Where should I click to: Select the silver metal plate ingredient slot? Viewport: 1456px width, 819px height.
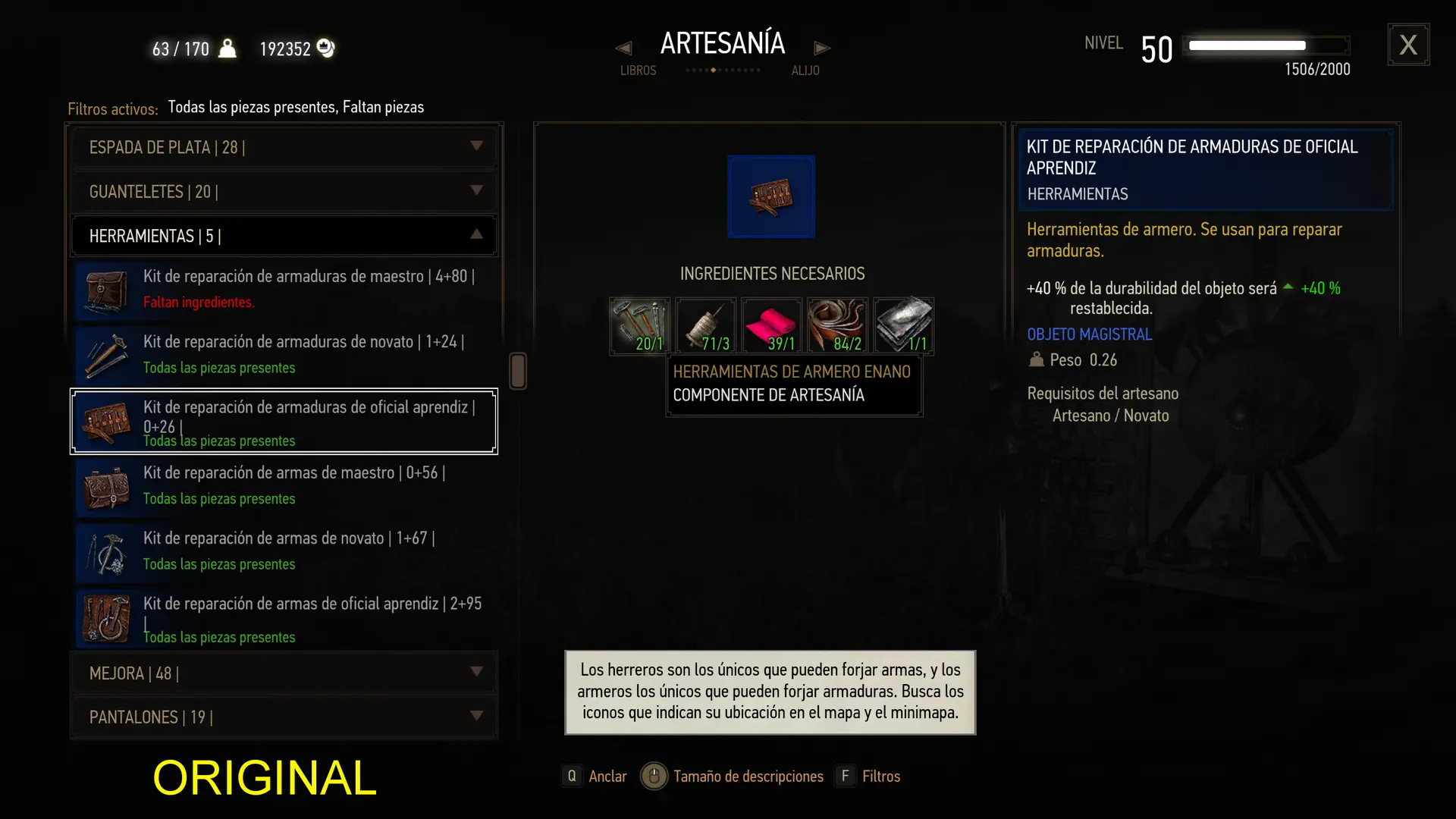click(x=903, y=326)
